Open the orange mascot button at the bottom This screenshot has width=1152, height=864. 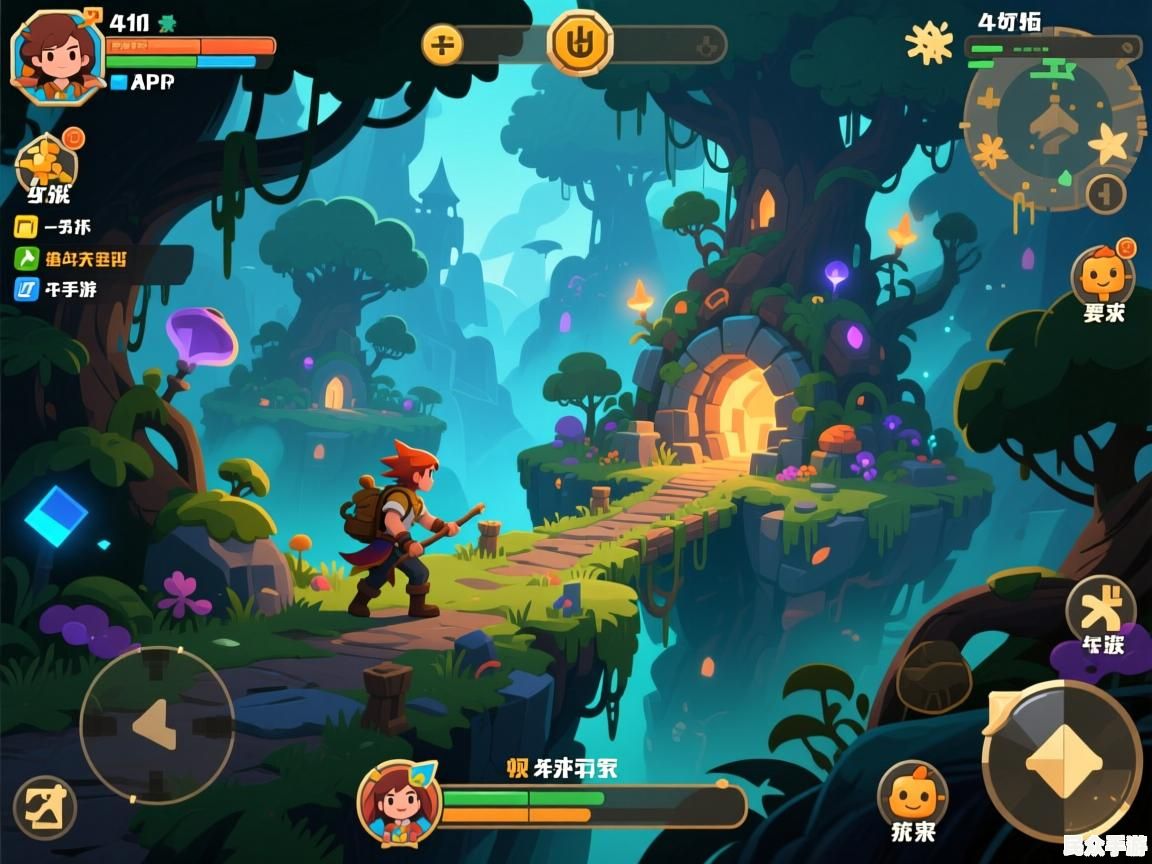912,795
